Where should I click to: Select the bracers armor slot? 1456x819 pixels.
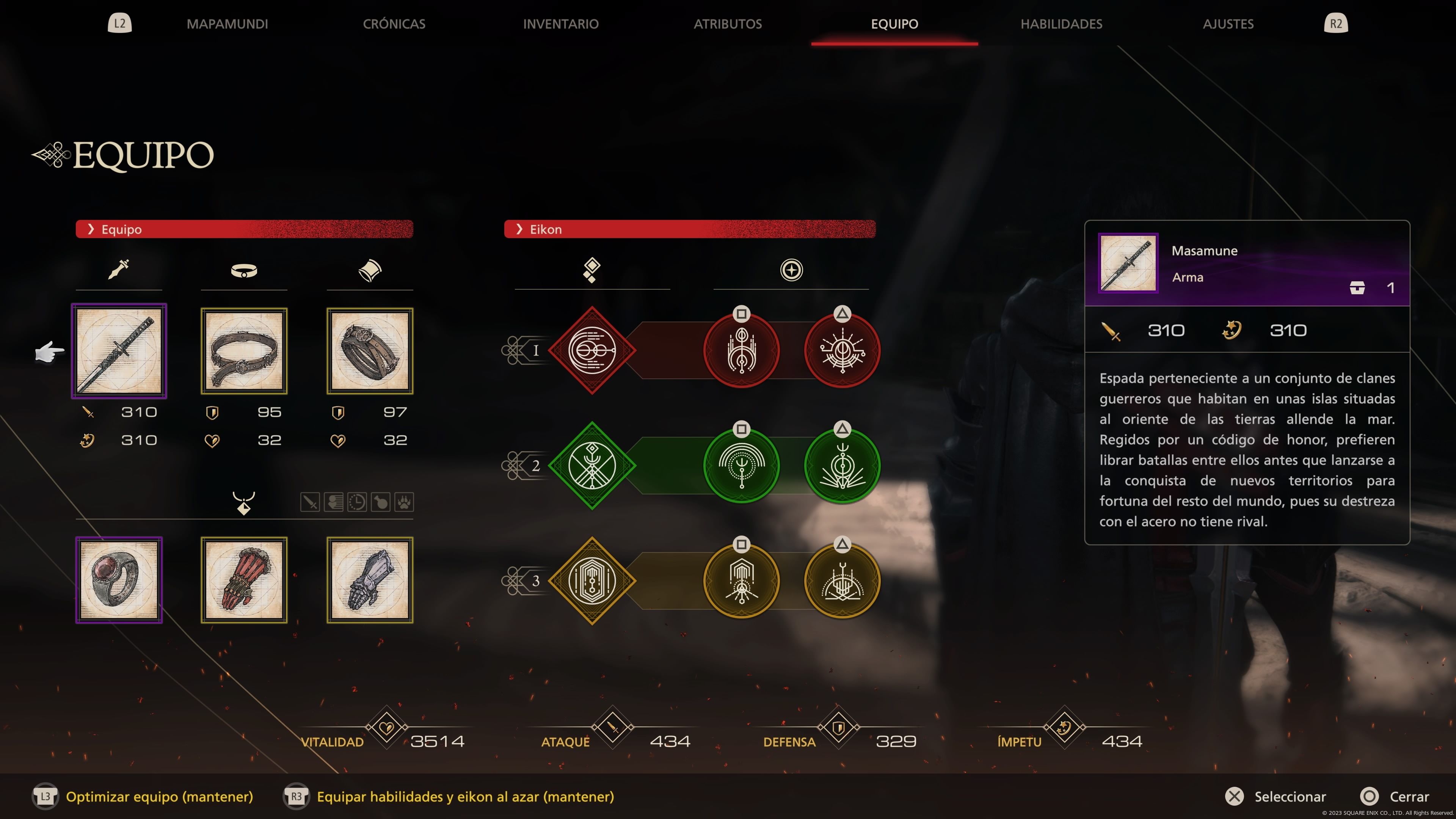tap(370, 351)
